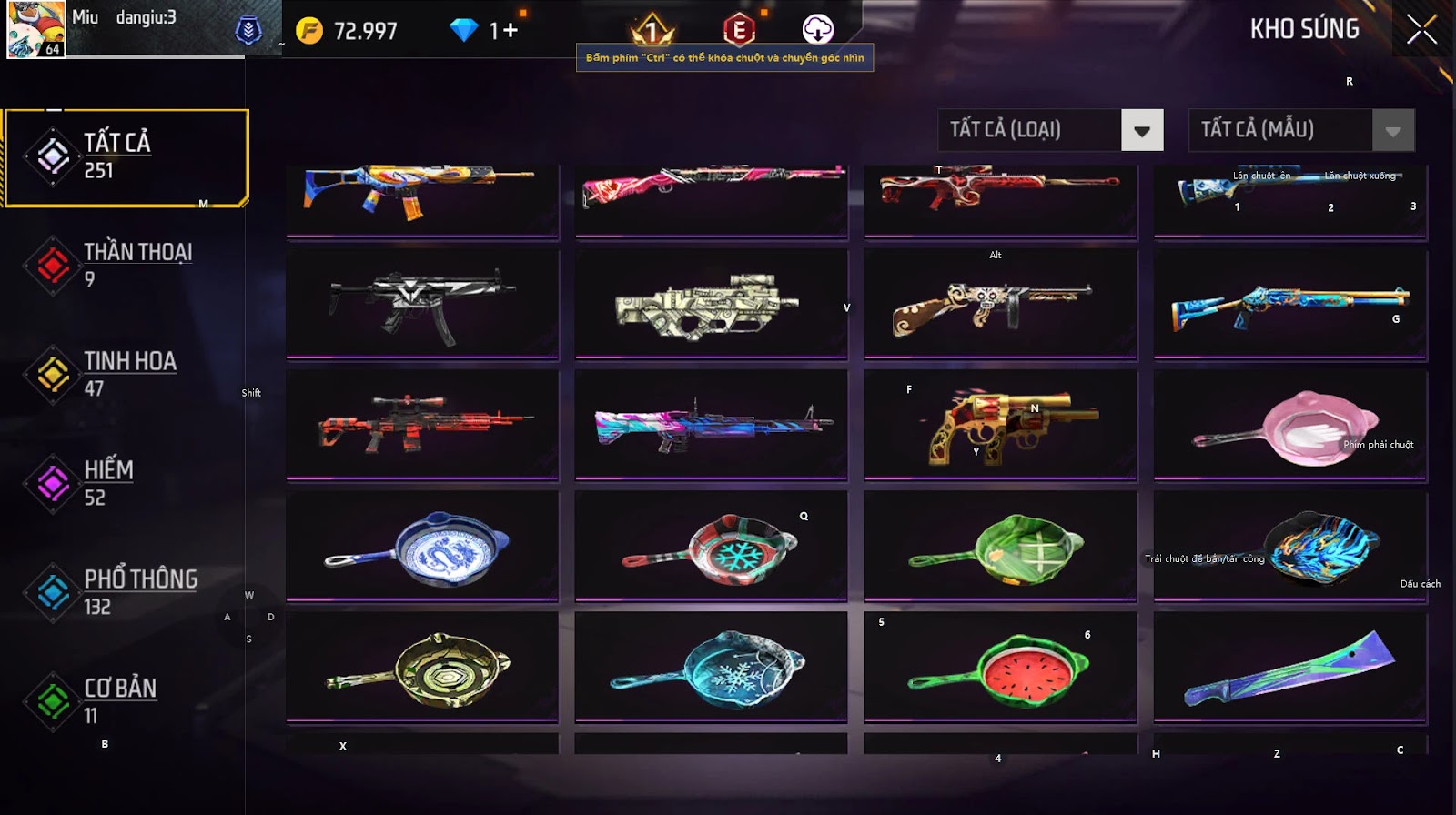Image resolution: width=1456 pixels, height=815 pixels.
Task: Pick the red snowflake plaid pan
Action: [x=711, y=548]
